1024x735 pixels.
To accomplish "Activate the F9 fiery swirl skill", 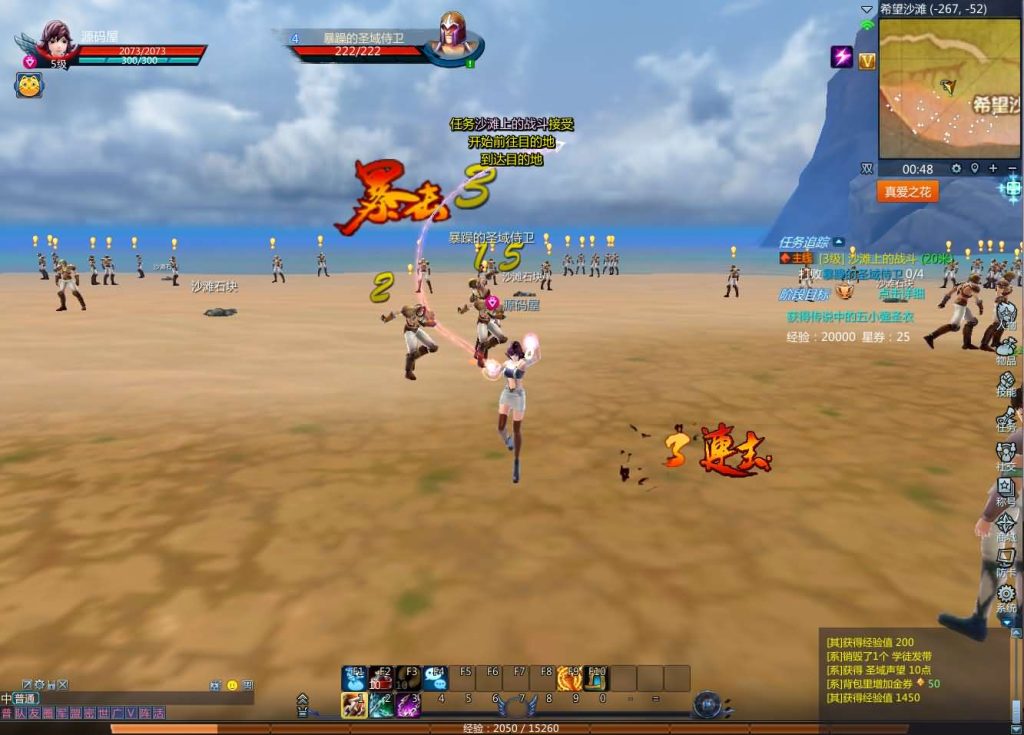I will click(x=570, y=679).
